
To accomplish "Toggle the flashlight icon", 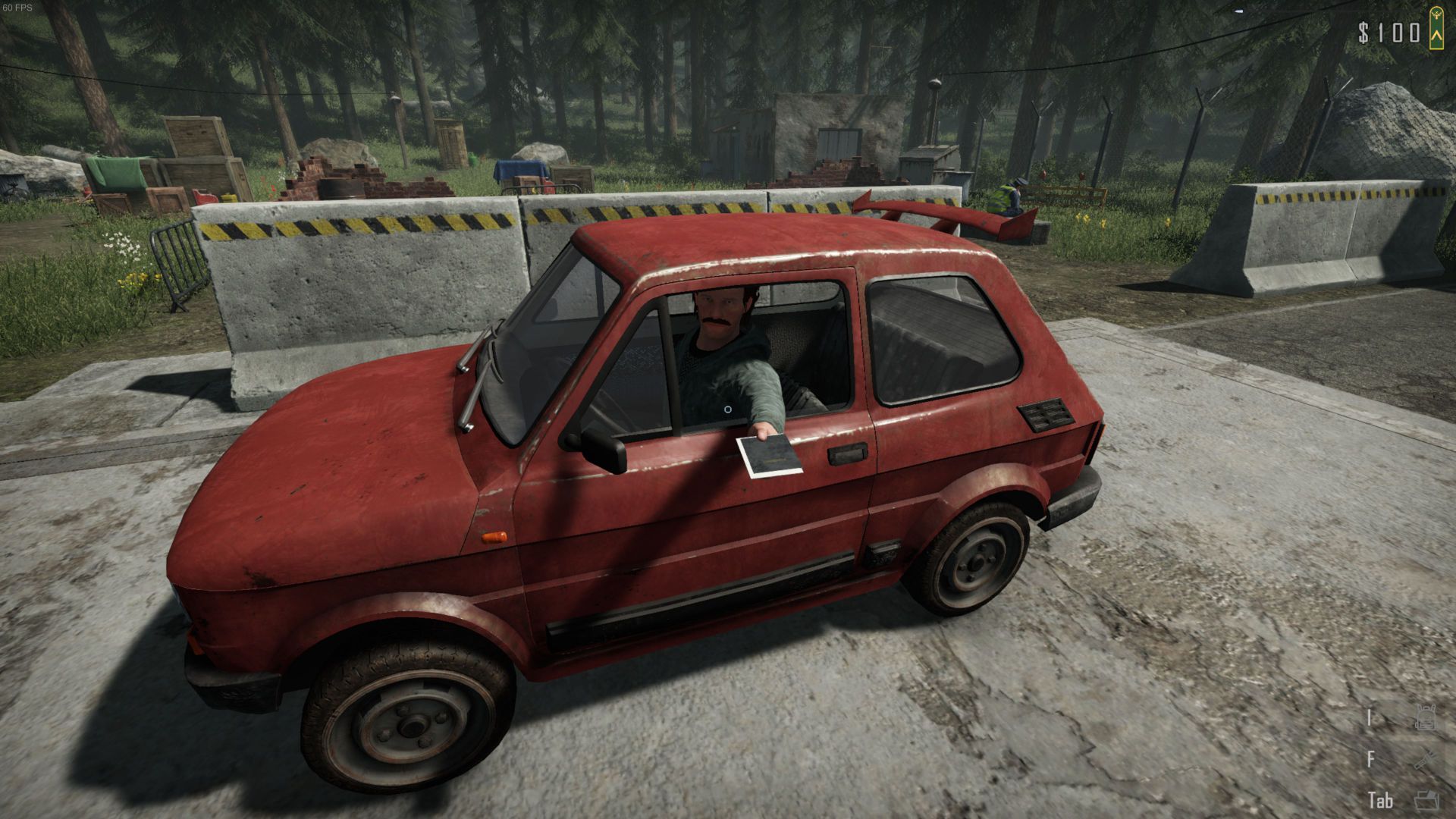I will click(1425, 759).
